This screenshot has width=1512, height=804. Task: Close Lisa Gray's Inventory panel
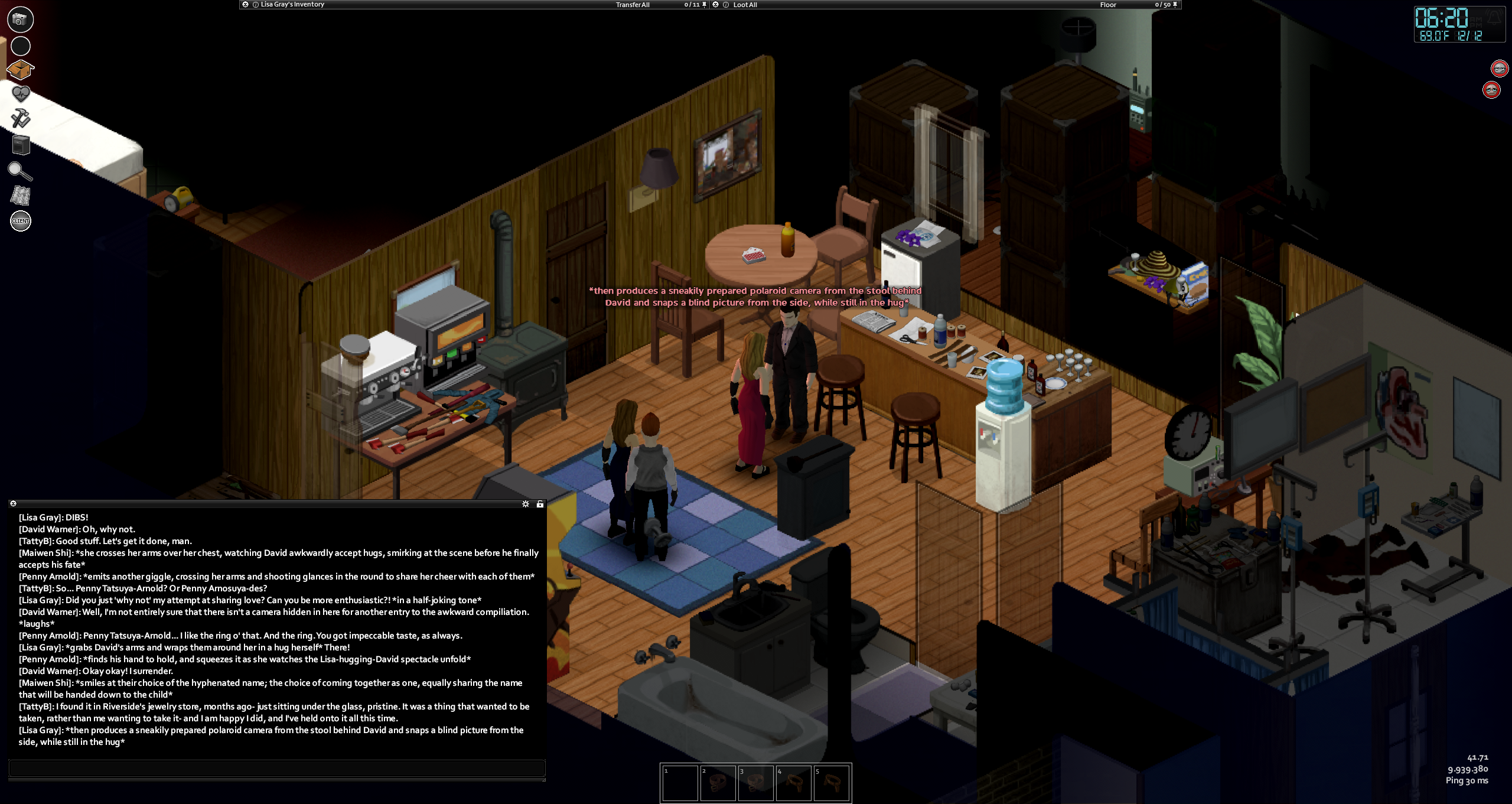[246, 4]
